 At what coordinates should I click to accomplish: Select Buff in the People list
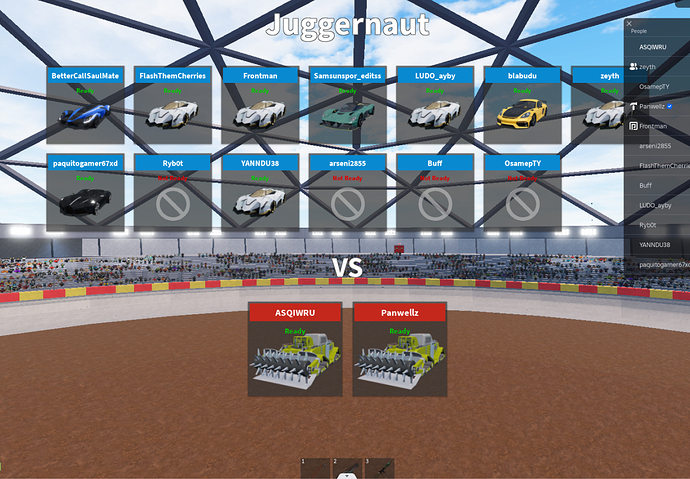tap(646, 185)
